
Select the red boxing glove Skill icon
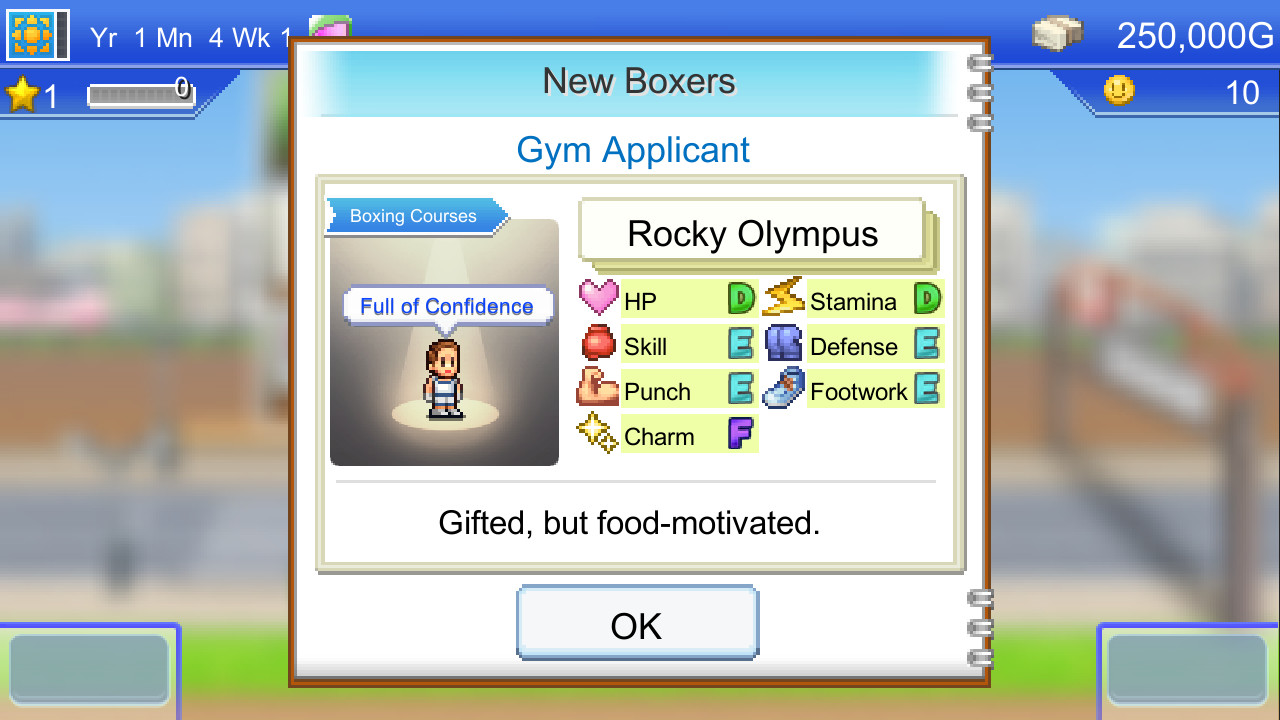596,342
